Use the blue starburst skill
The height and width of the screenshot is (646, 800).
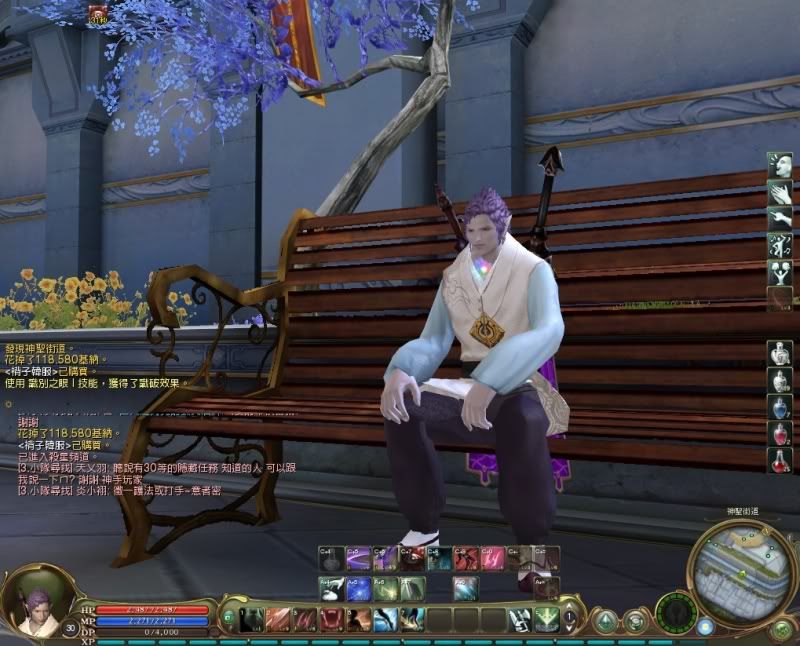tap(358, 589)
